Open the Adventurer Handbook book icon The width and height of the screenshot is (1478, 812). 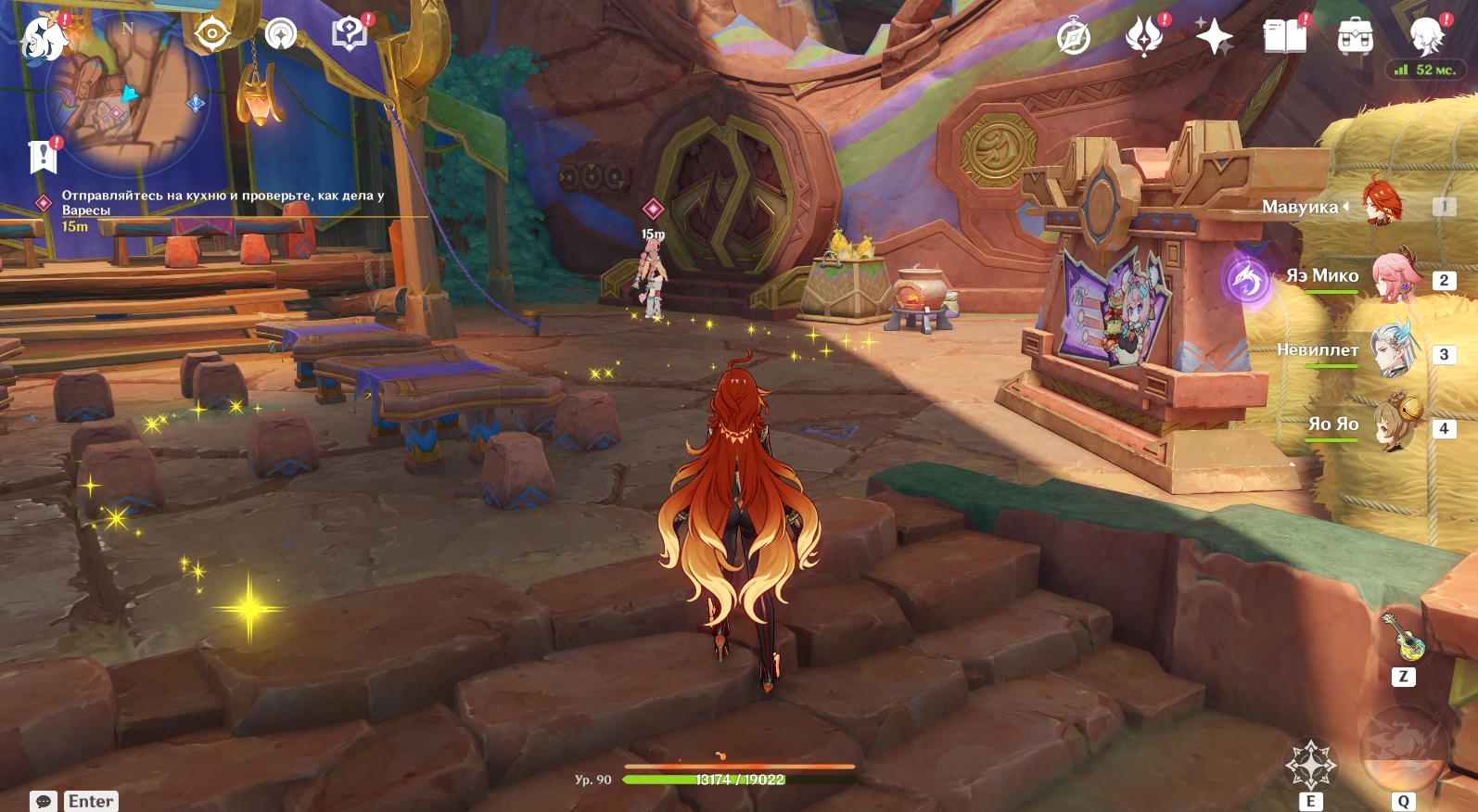1284,37
